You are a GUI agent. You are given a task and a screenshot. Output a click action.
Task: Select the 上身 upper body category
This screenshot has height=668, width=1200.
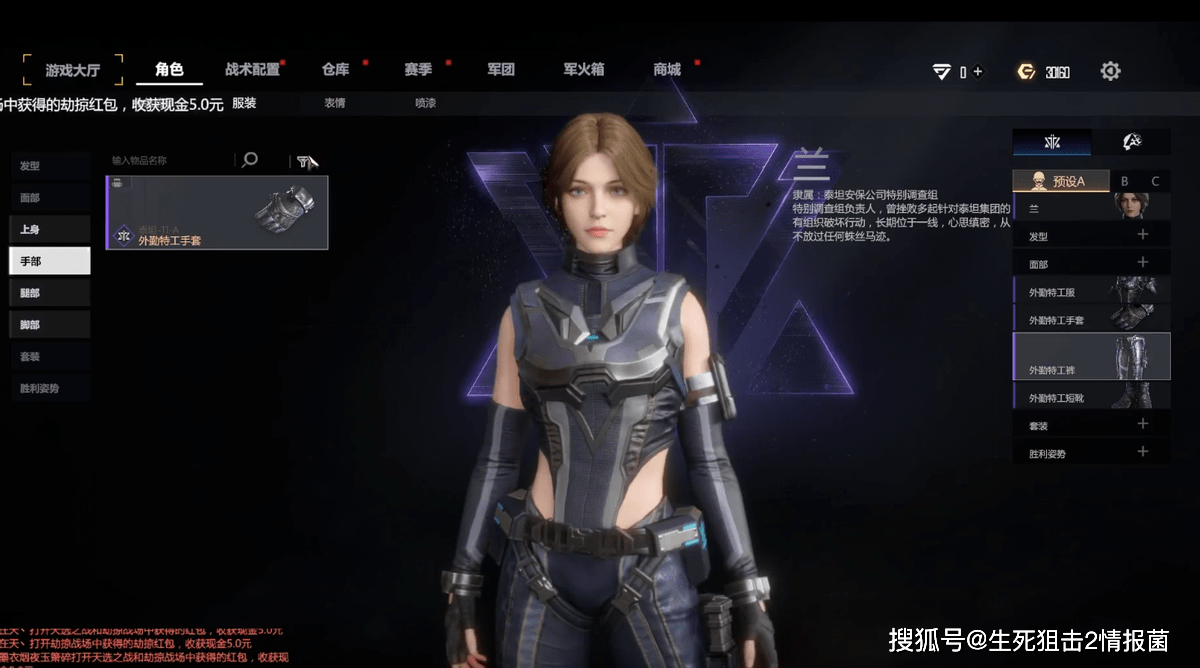(x=50, y=229)
